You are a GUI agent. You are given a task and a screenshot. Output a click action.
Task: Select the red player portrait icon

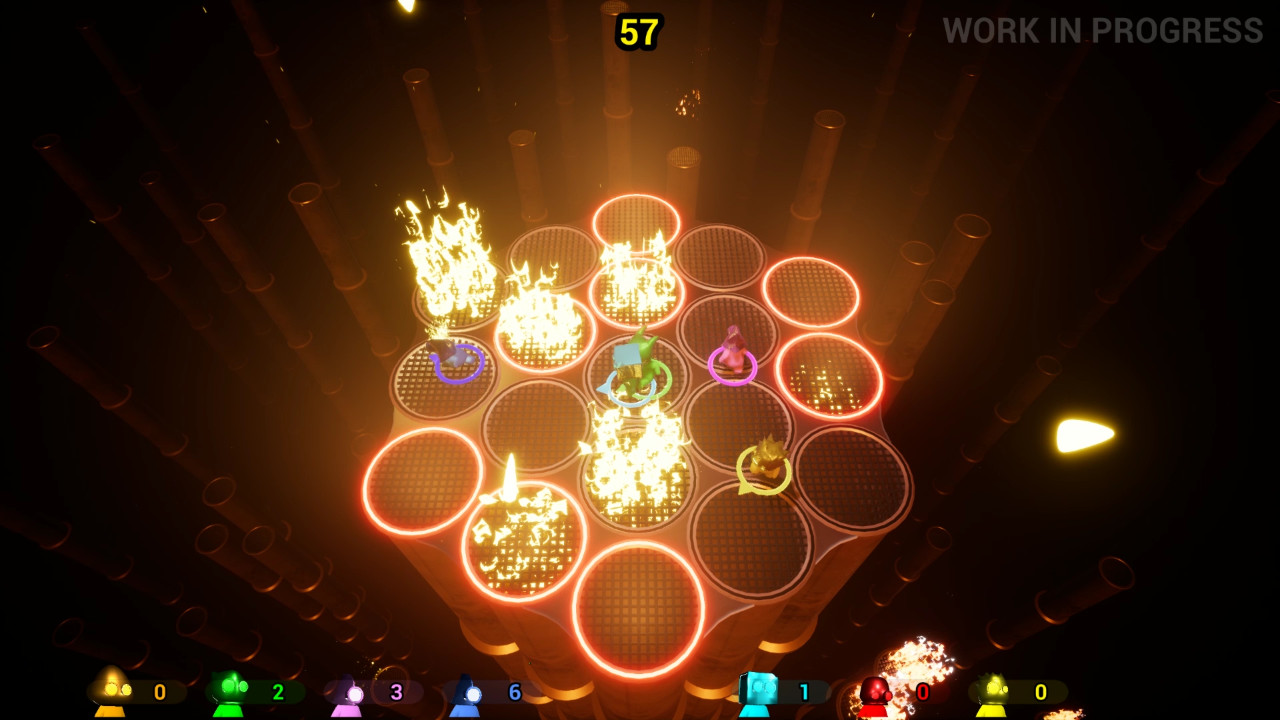click(x=874, y=690)
